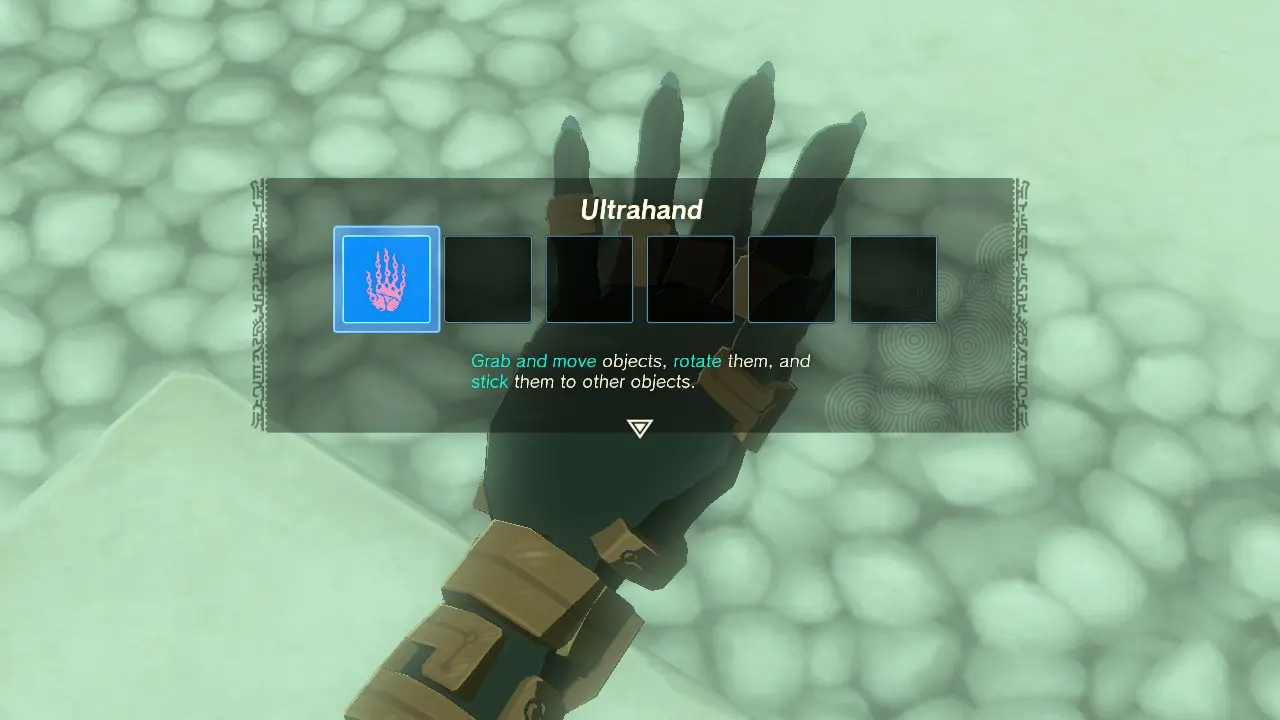
Task: Click the teal 'Grab and move' text
Action: pyautogui.click(x=532, y=361)
